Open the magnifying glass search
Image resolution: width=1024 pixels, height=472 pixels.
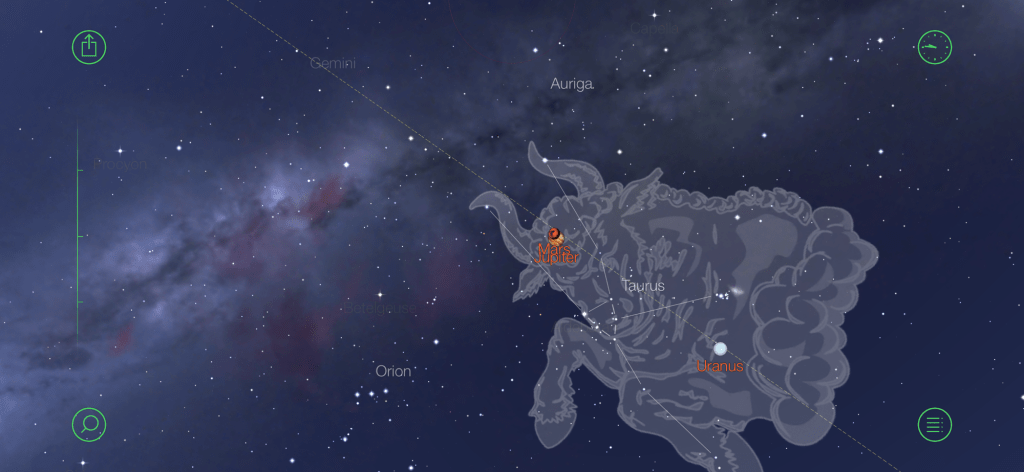click(89, 424)
